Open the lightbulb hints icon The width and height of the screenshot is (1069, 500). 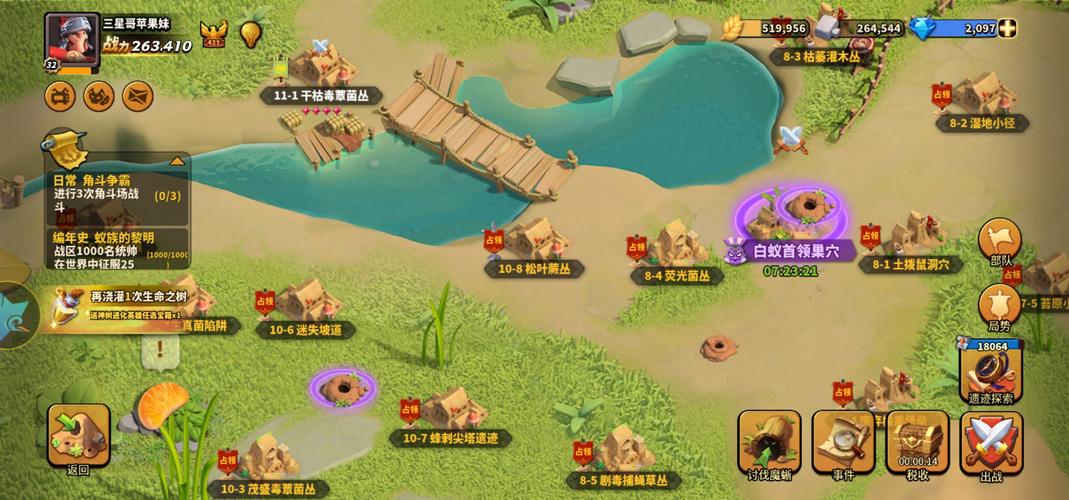point(250,33)
